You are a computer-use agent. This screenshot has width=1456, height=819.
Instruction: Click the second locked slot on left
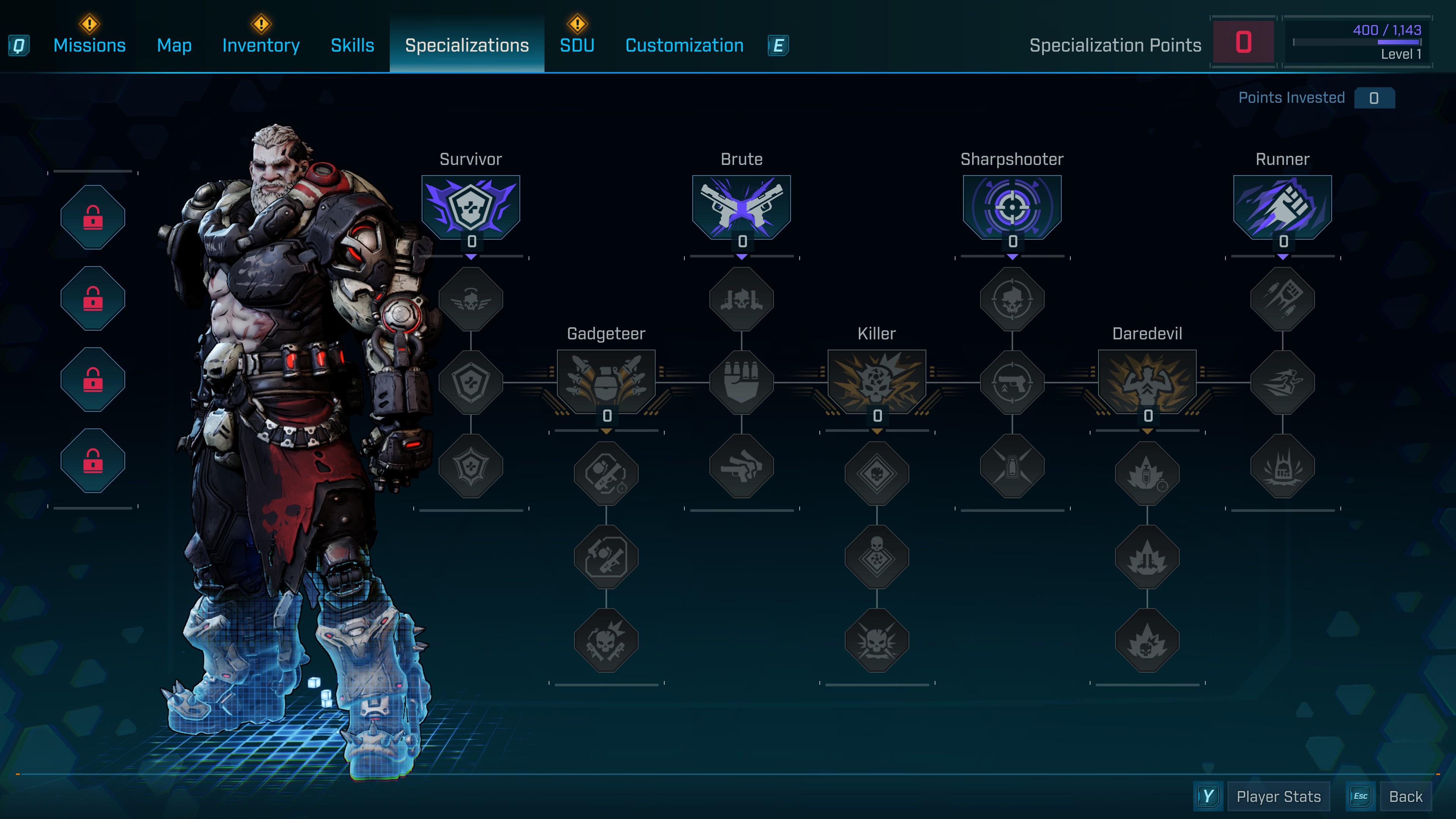pyautogui.click(x=93, y=299)
